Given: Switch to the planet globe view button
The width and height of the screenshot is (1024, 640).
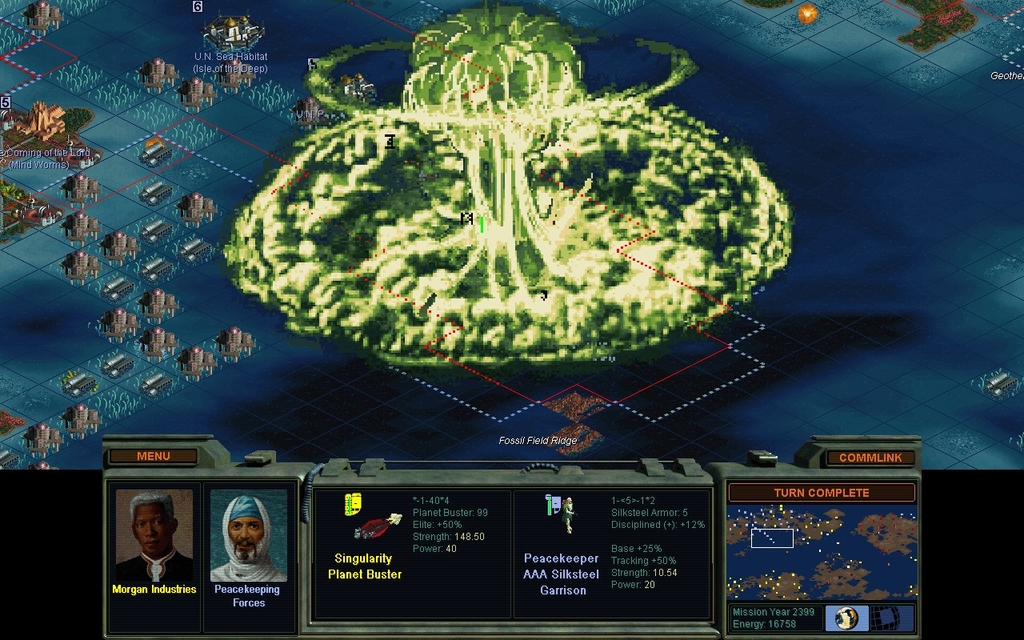Looking at the screenshot, I should [x=847, y=618].
